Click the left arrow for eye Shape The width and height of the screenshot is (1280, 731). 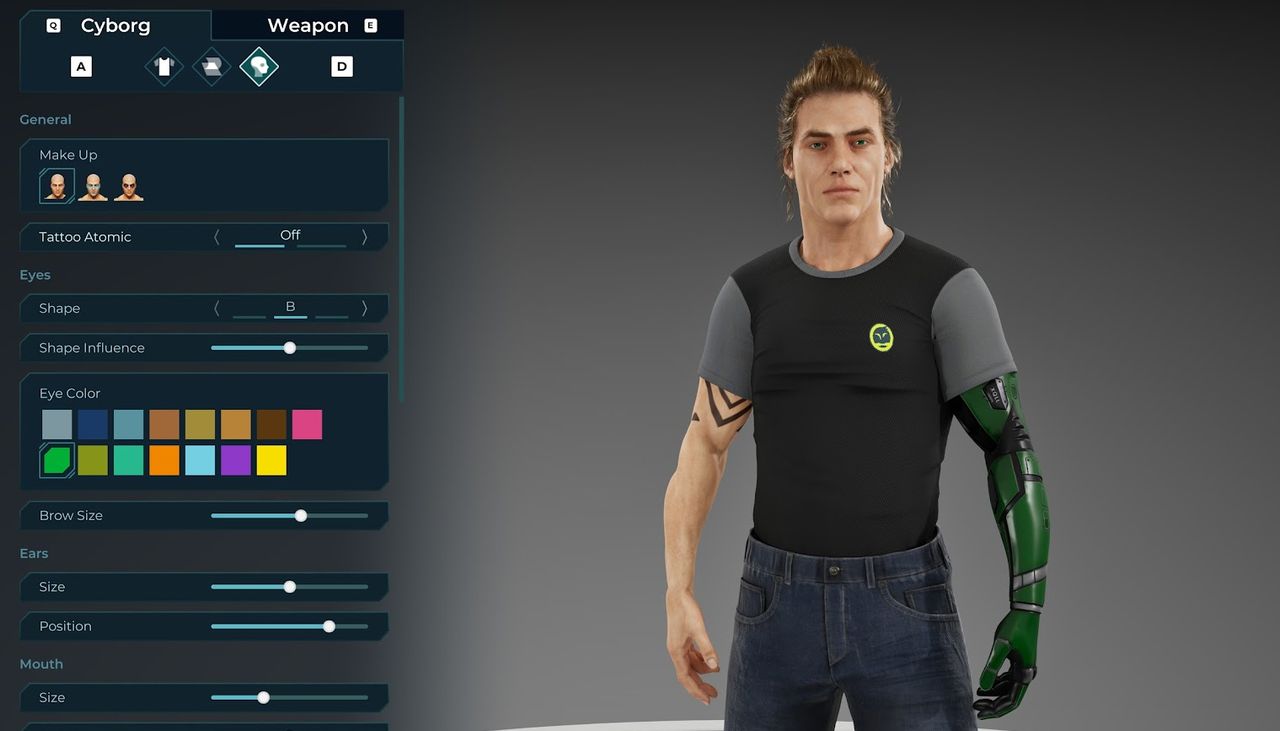pos(217,308)
